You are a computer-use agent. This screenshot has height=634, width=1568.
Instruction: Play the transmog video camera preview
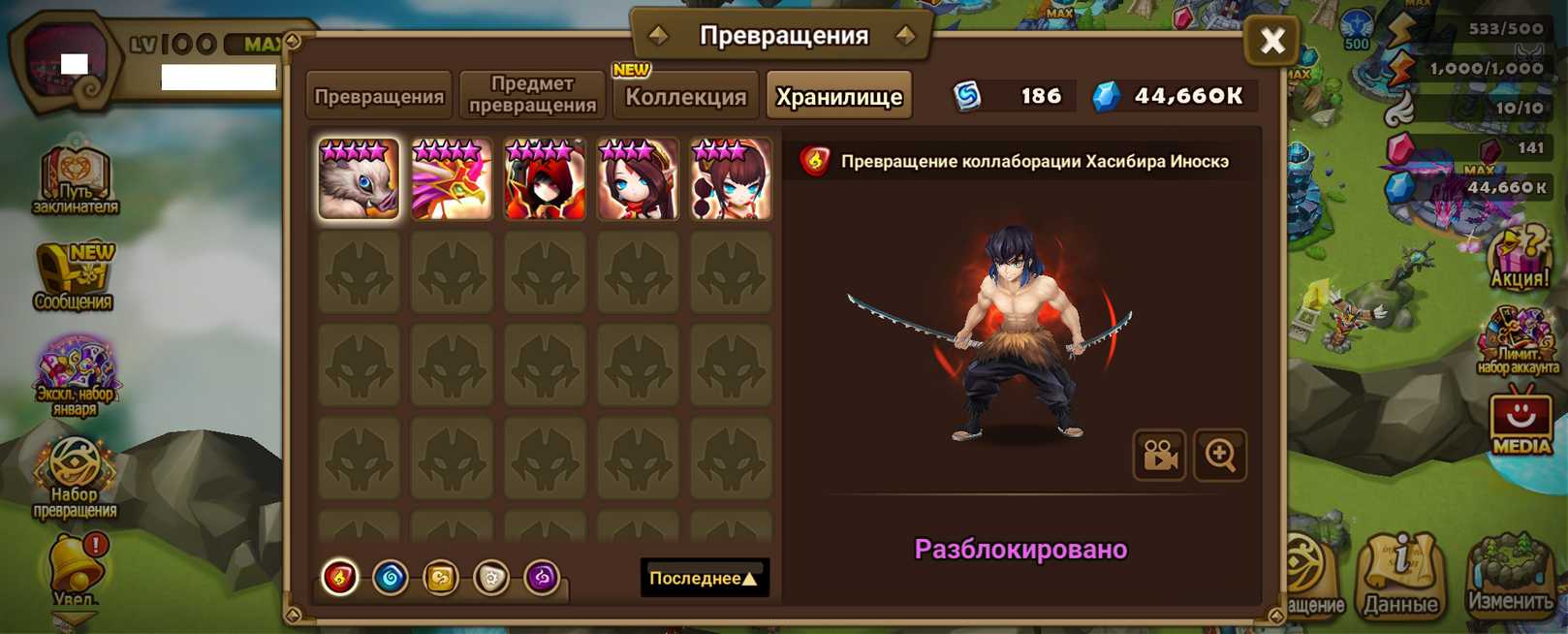[1159, 455]
